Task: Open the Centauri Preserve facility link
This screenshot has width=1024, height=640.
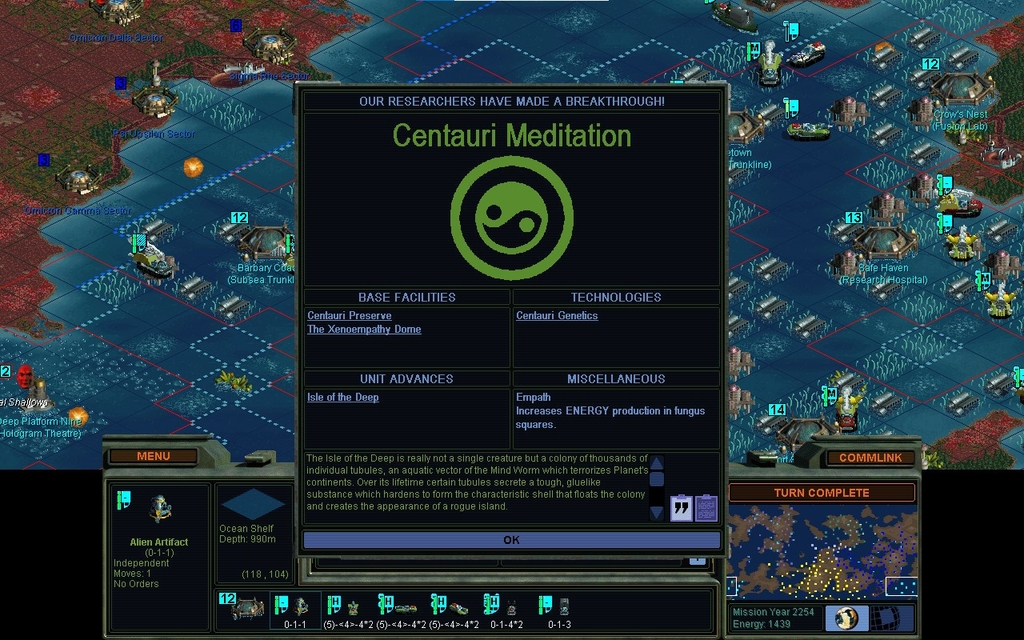Action: 349,316
